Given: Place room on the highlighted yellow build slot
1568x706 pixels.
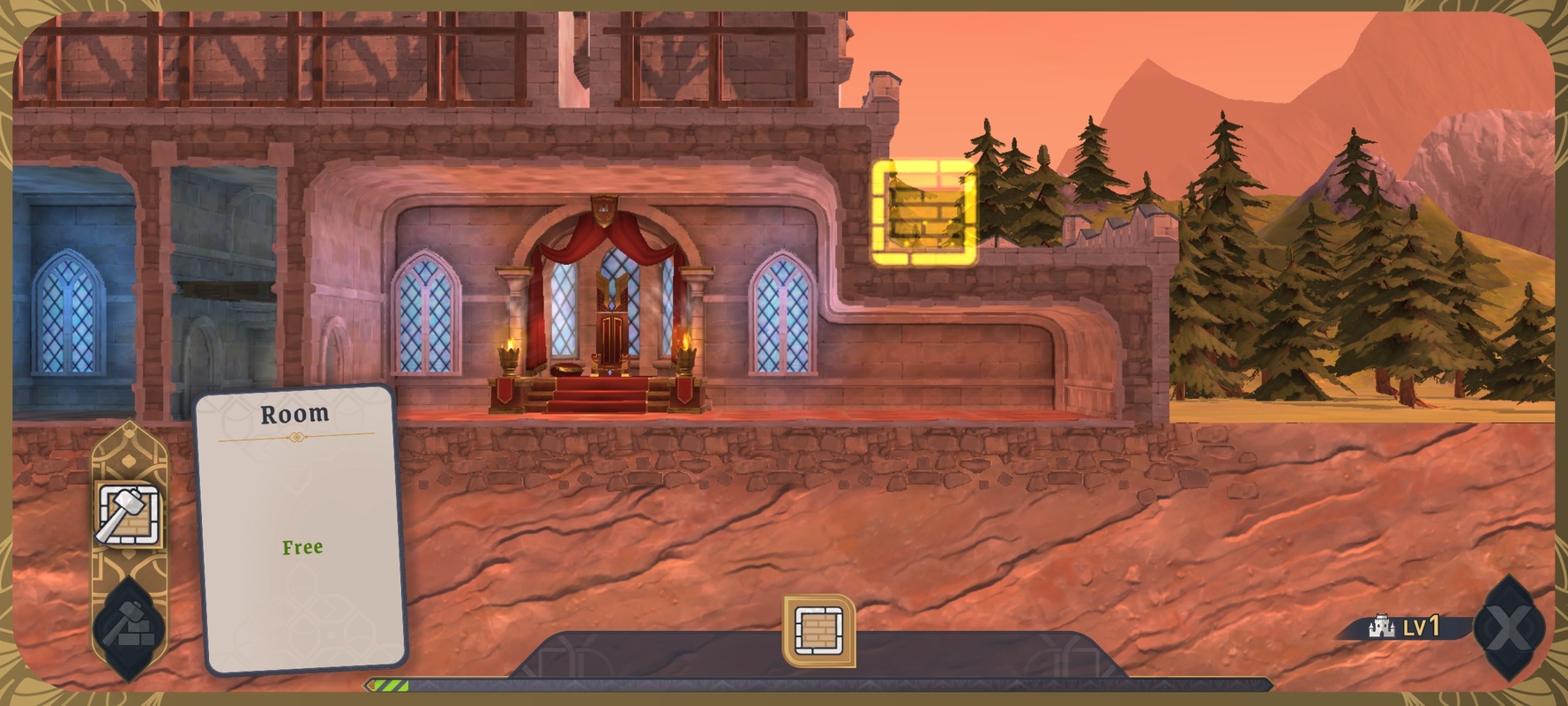Looking at the screenshot, I should [923, 213].
